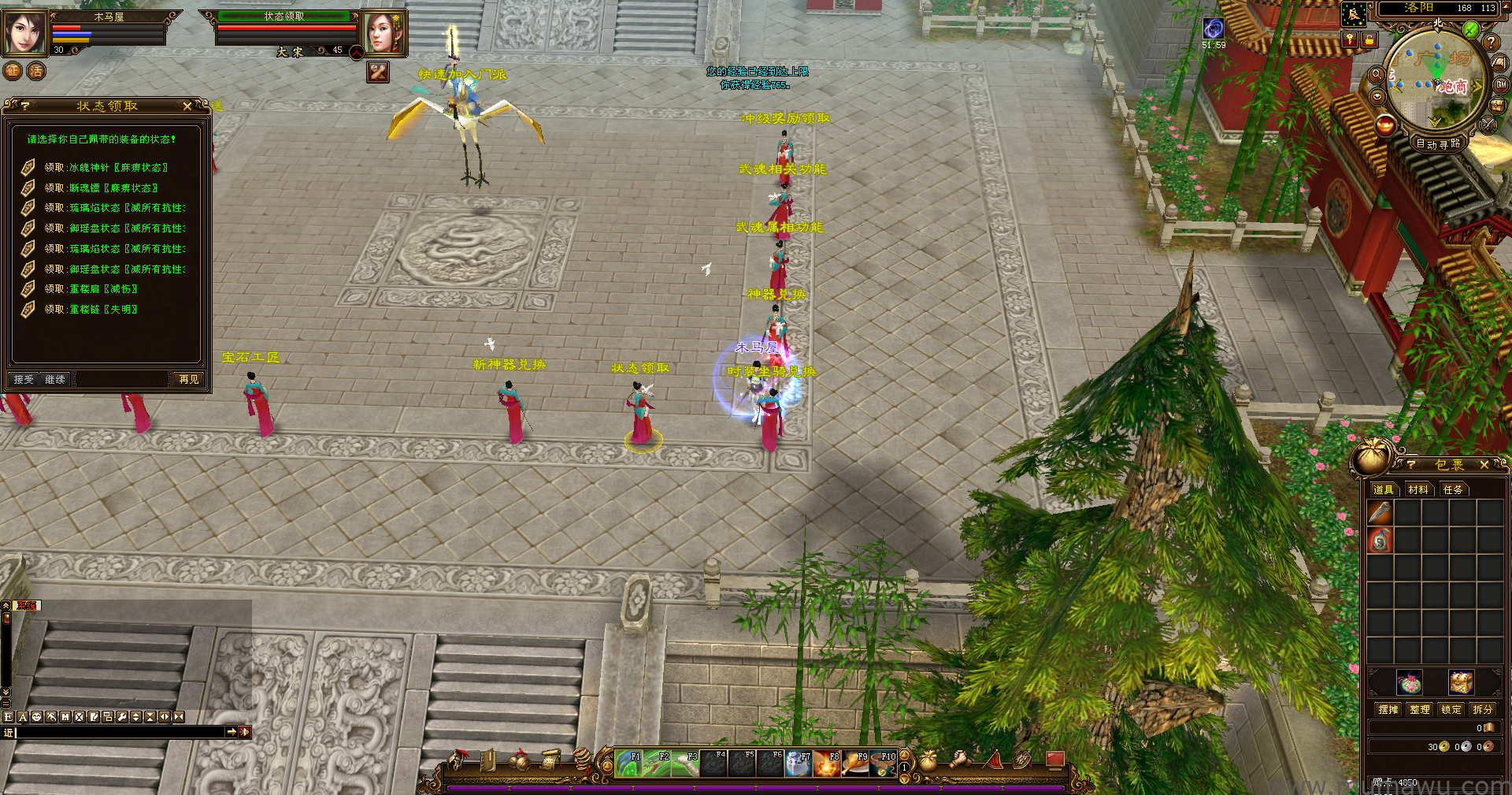Open the 任务 quest items tab

tap(1453, 489)
